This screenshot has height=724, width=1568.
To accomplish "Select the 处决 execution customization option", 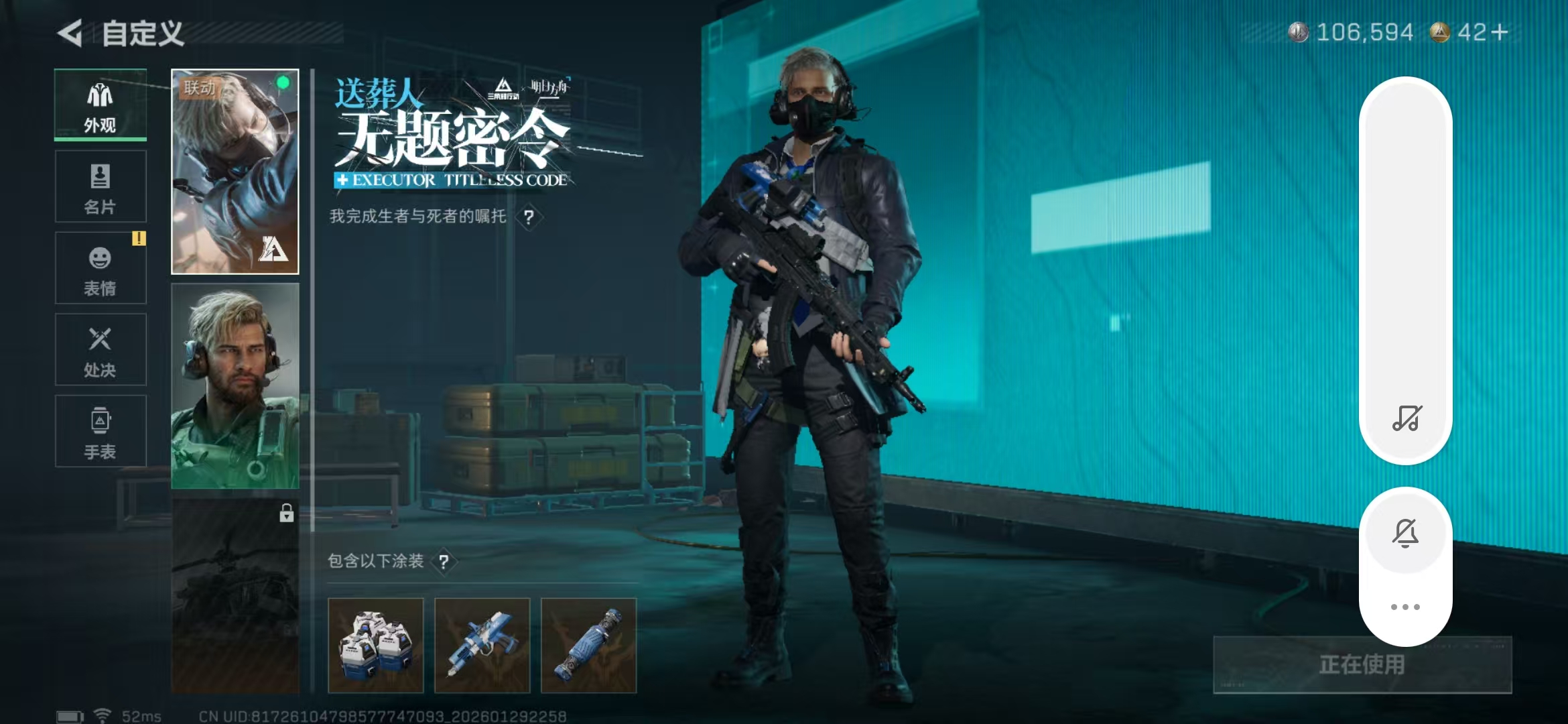I will (x=101, y=350).
